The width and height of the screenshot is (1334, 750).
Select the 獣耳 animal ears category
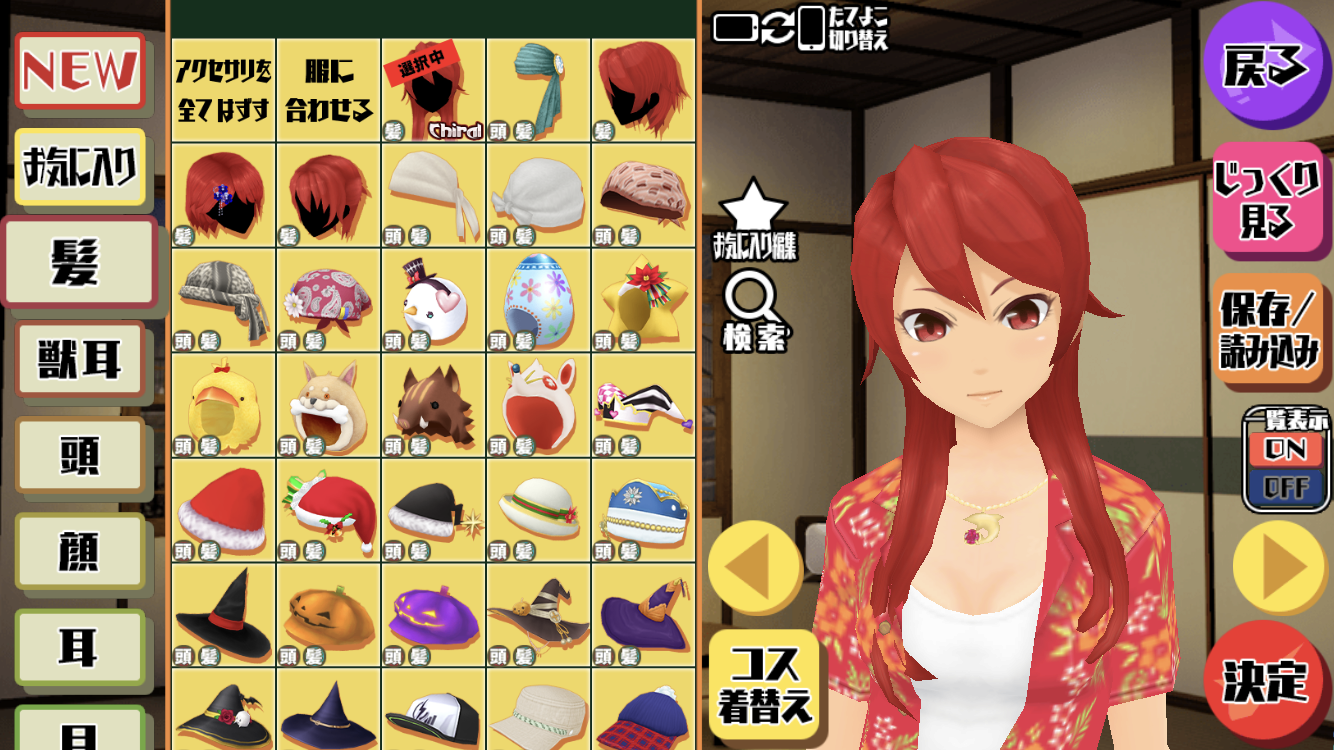click(80, 360)
